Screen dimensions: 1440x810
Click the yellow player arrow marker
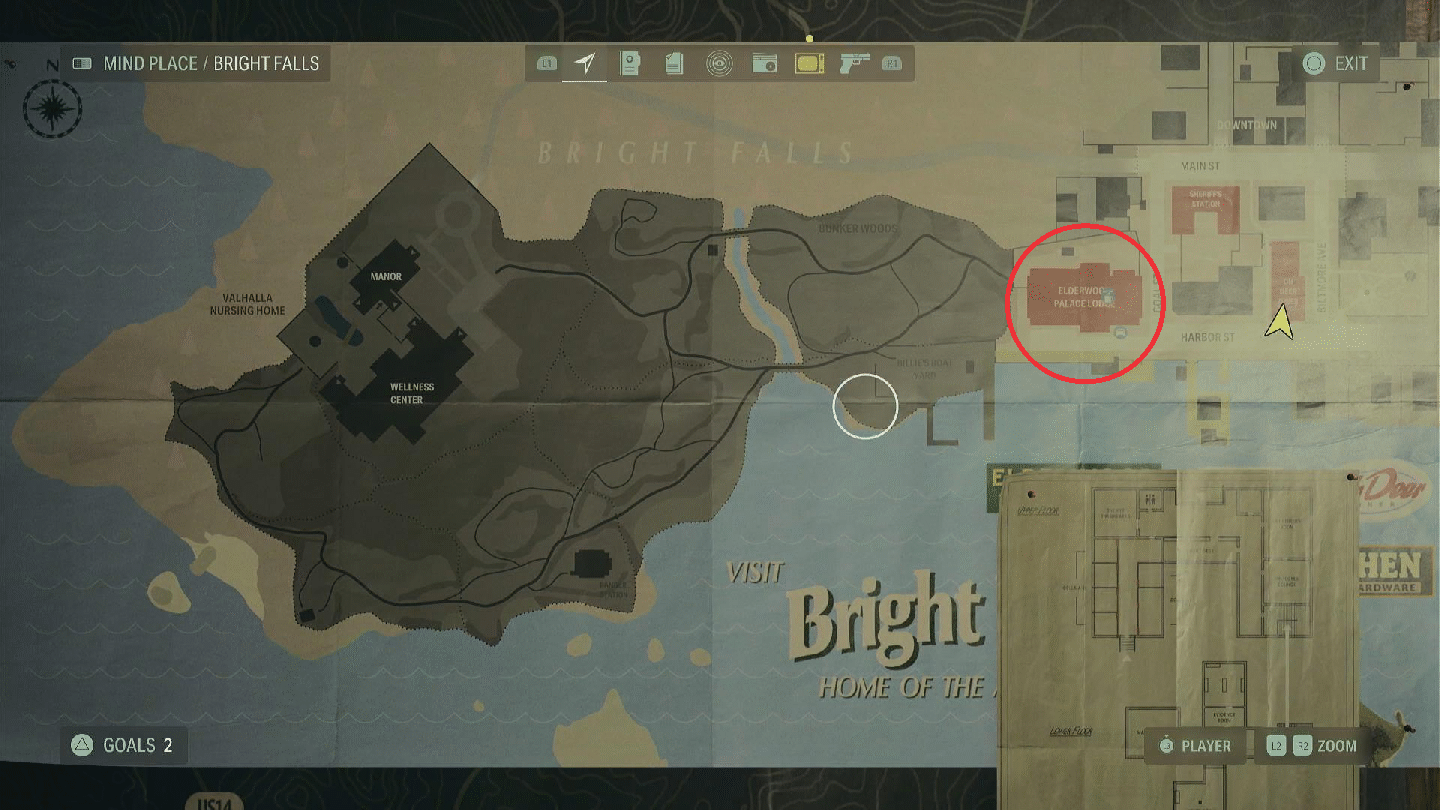pyautogui.click(x=1278, y=322)
